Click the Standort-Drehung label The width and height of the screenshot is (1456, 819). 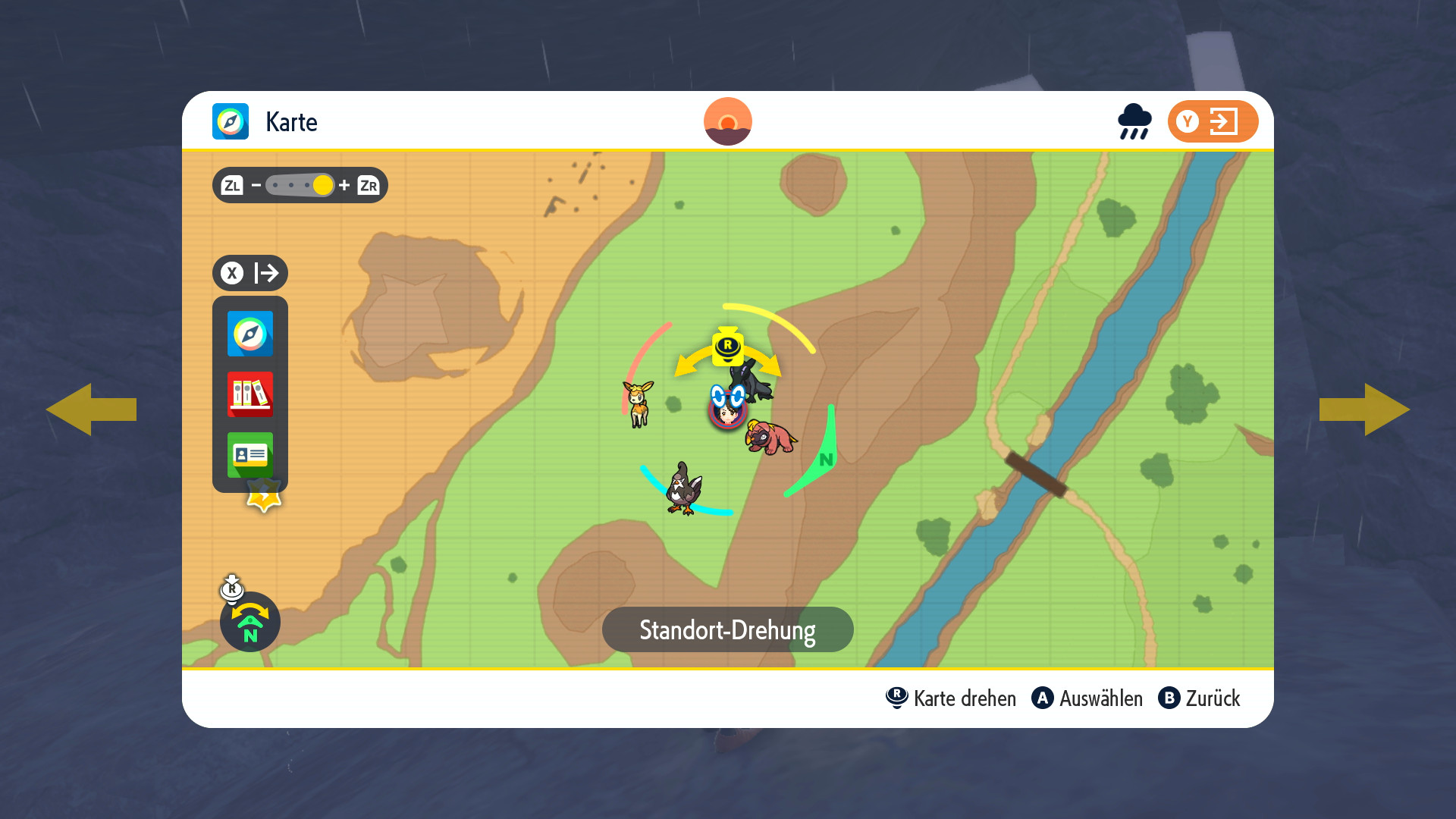(727, 629)
